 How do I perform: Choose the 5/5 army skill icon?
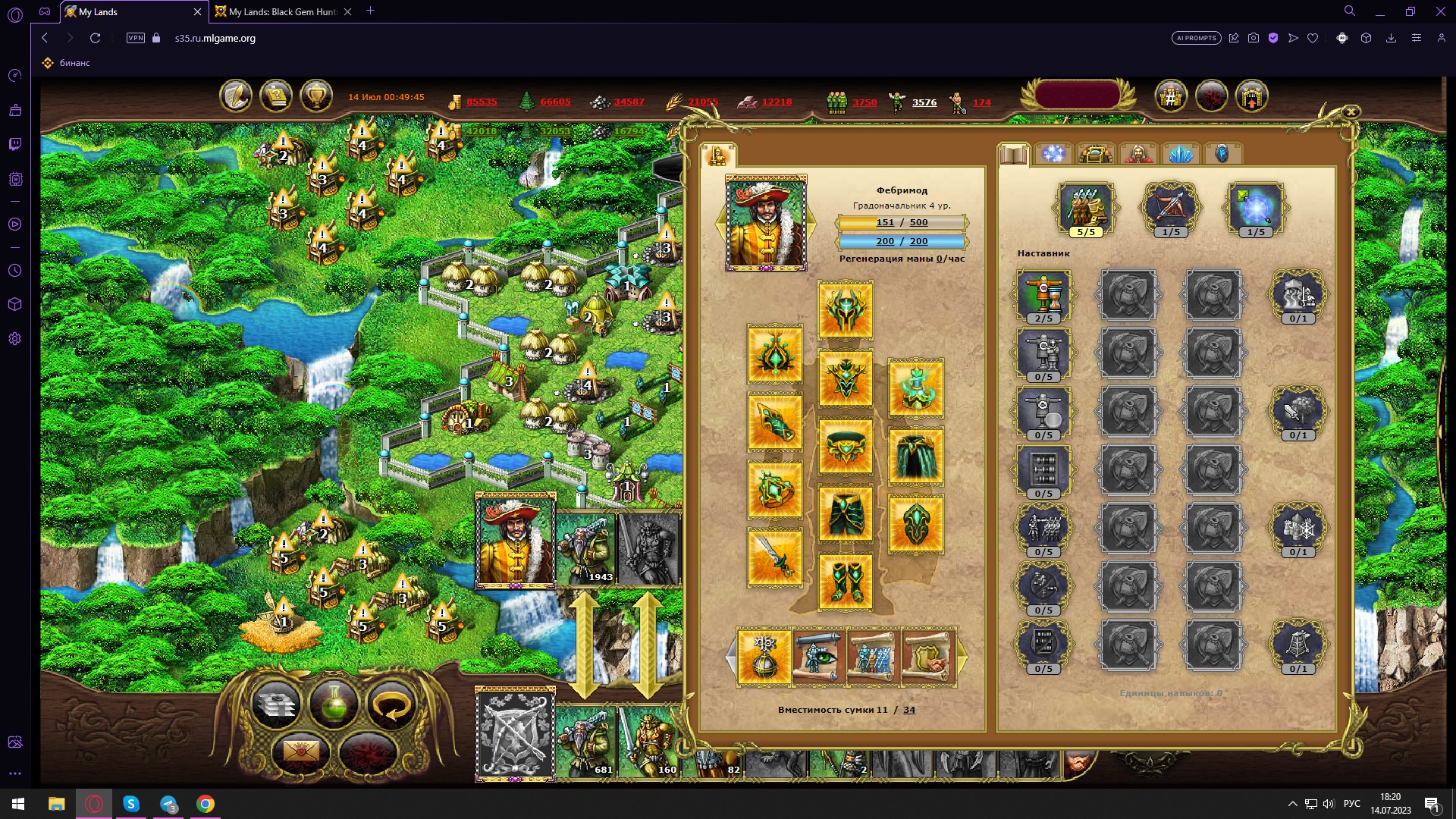point(1086,207)
